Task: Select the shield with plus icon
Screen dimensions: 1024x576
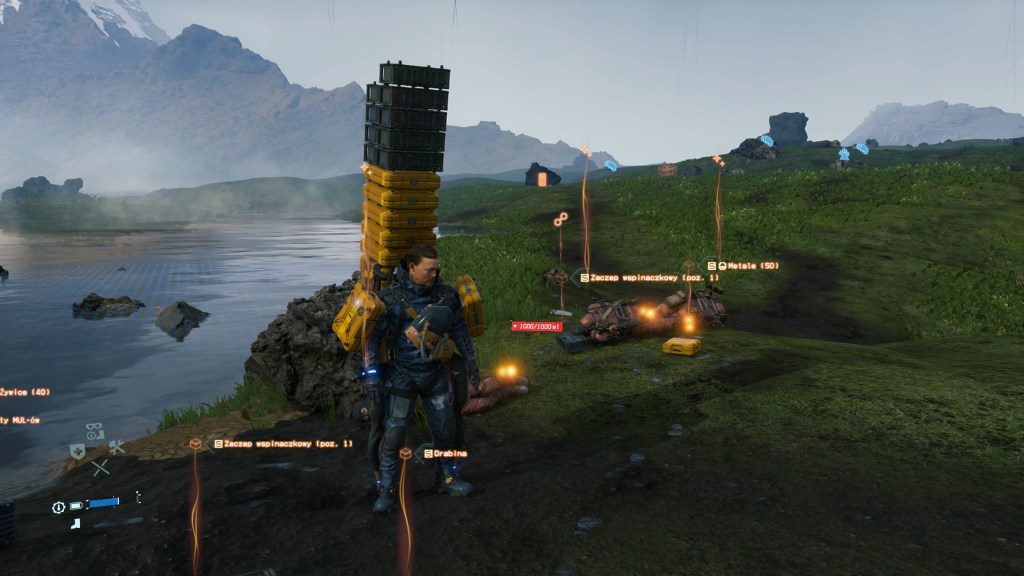Action: pyautogui.click(x=77, y=451)
